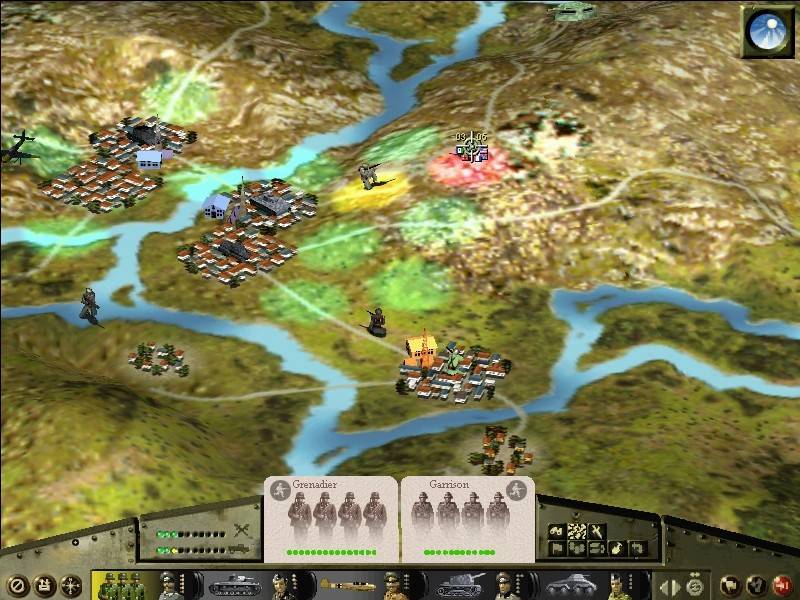Image resolution: width=800 pixels, height=600 pixels.
Task: Select the Garrison unit card
Action: click(x=467, y=518)
